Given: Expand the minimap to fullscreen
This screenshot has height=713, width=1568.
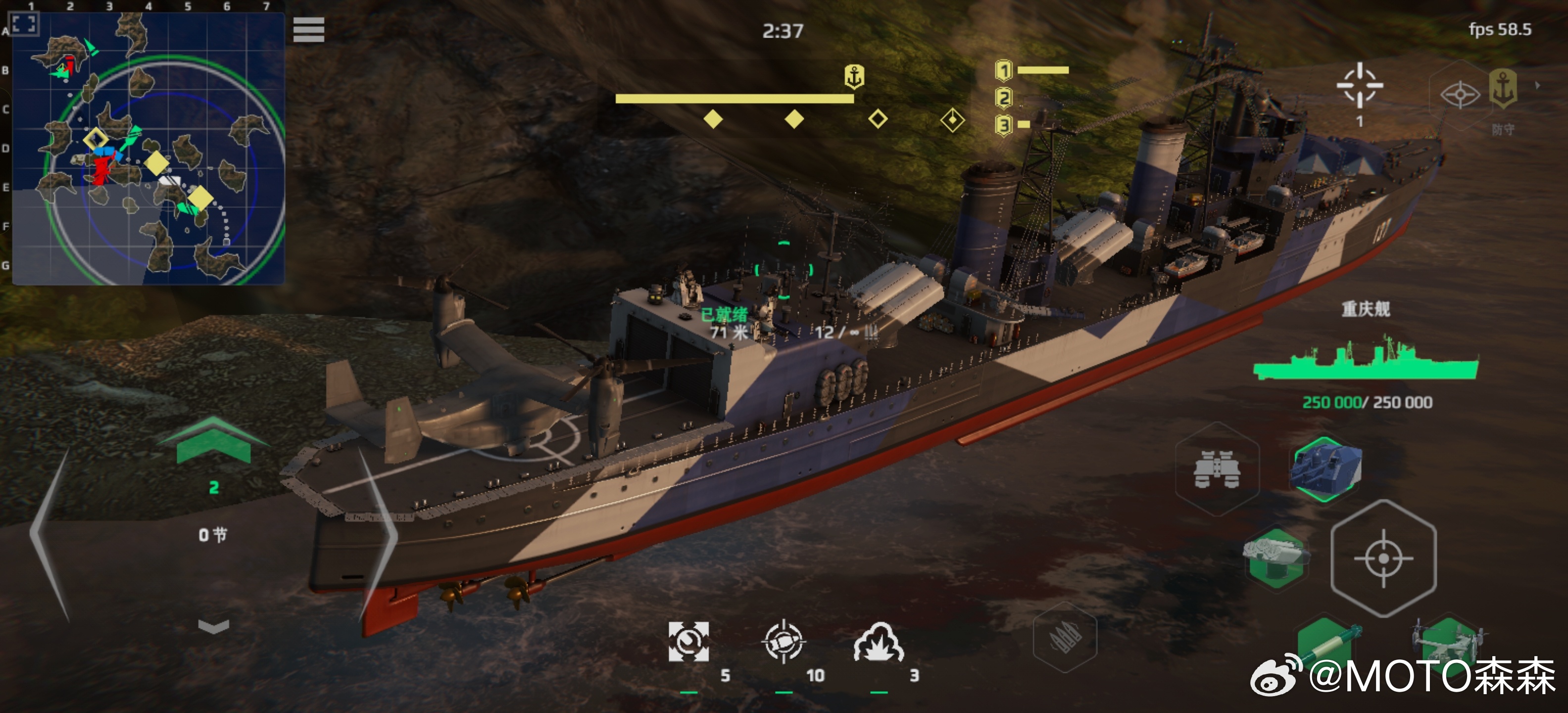Looking at the screenshot, I should point(24,24).
